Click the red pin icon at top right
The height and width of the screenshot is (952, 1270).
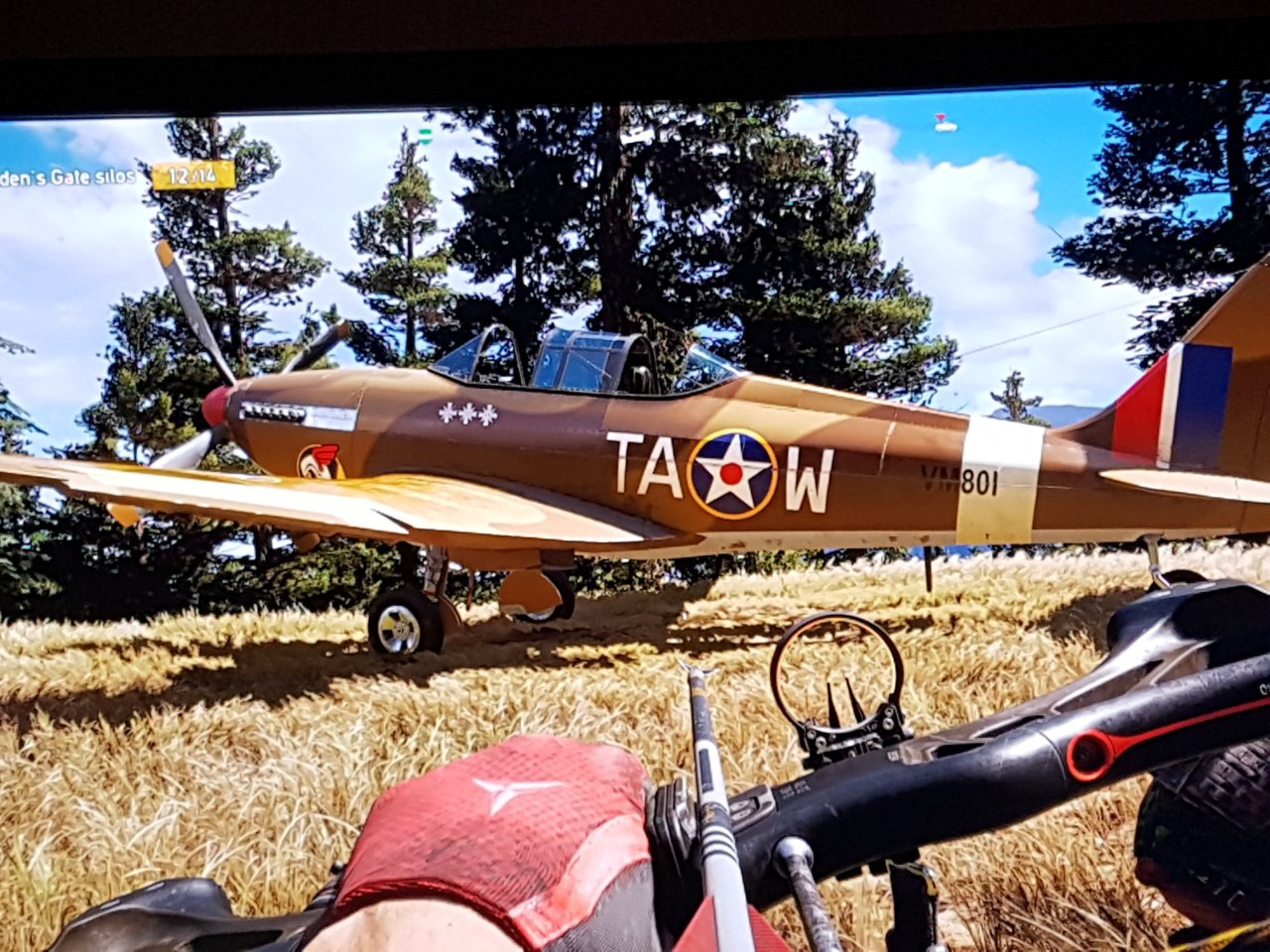click(x=941, y=116)
